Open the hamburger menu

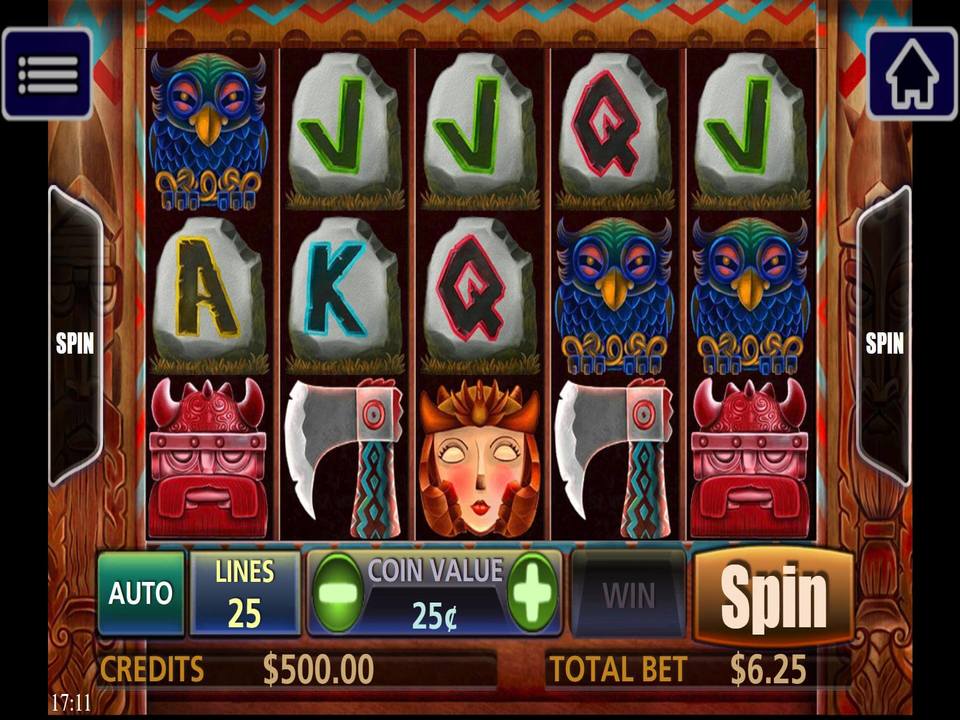coord(47,73)
